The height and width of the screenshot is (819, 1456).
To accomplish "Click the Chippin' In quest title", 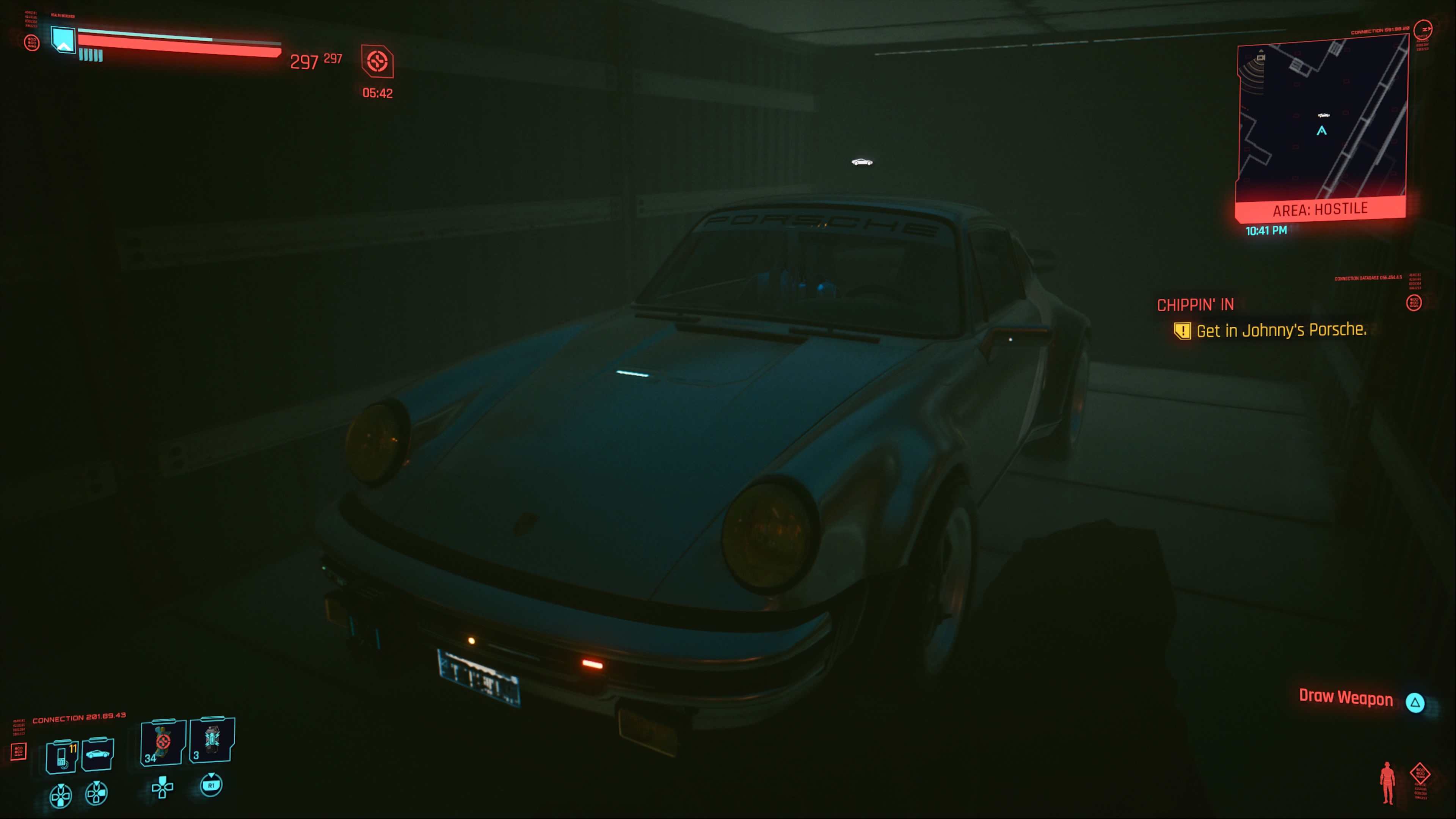I will click(x=1195, y=305).
